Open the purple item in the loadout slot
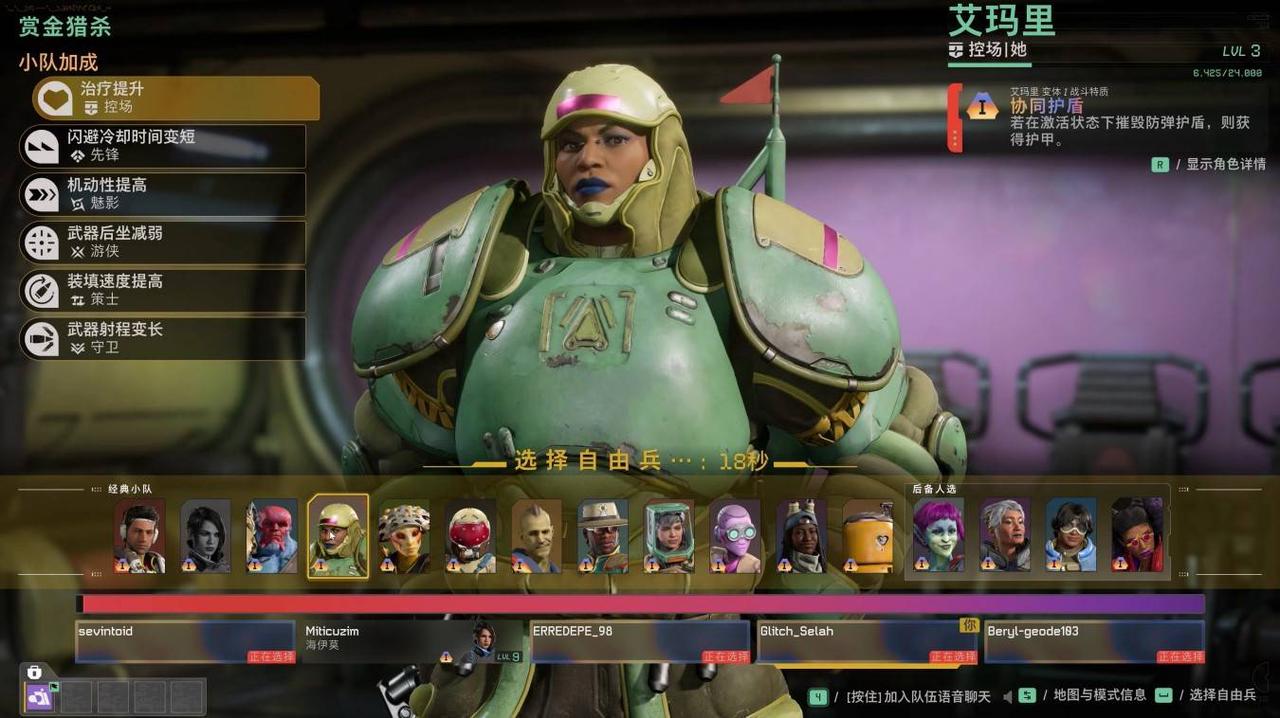1280x718 pixels. coord(40,697)
